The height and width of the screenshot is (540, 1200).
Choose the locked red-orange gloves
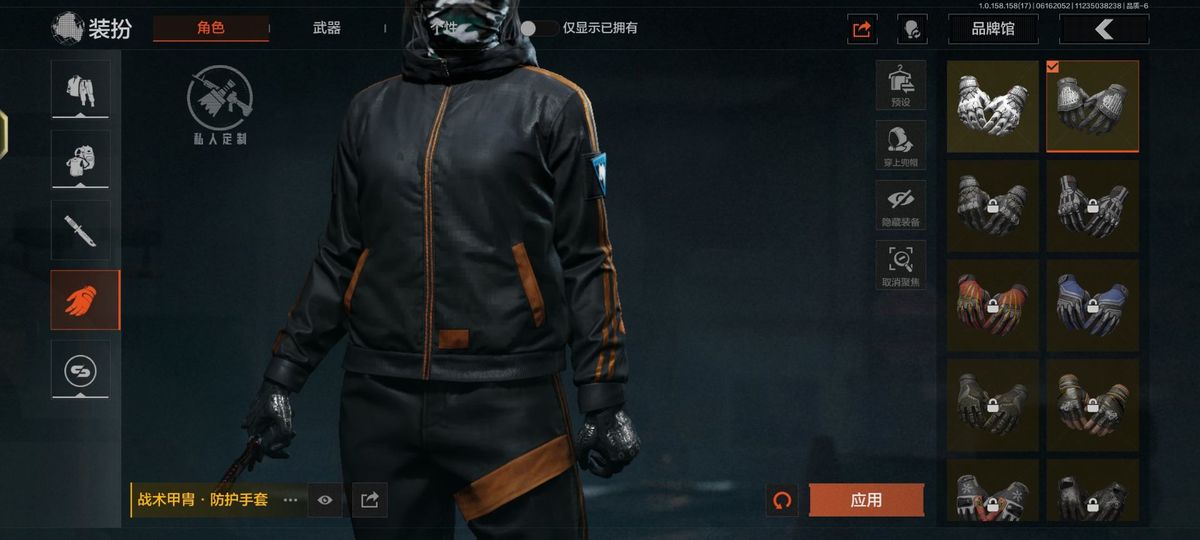[993, 306]
